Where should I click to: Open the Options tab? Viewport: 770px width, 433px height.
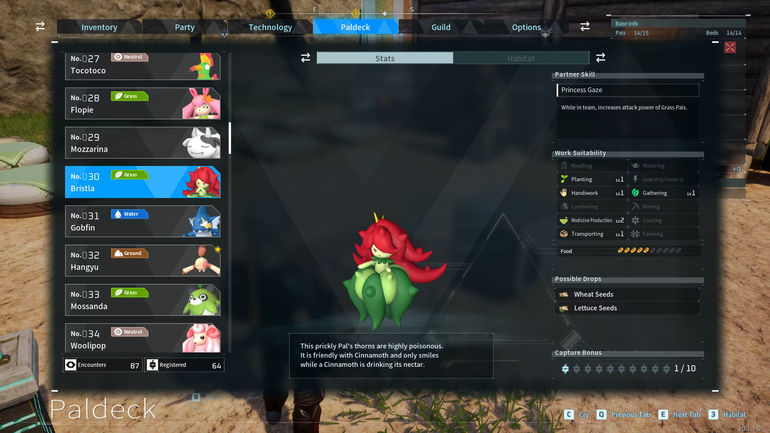[x=526, y=27]
